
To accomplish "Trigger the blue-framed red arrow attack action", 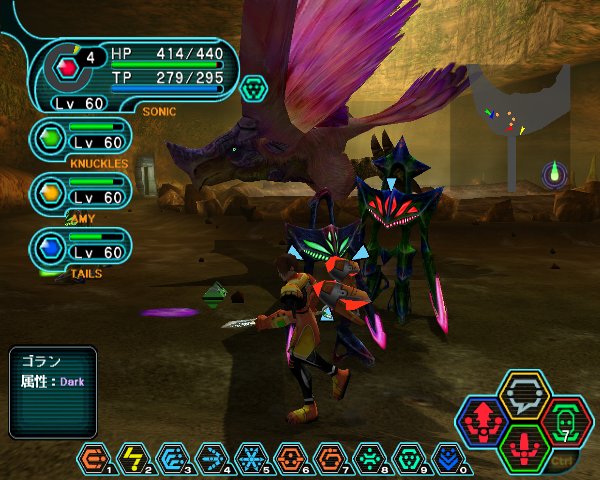I will pyautogui.click(x=485, y=420).
